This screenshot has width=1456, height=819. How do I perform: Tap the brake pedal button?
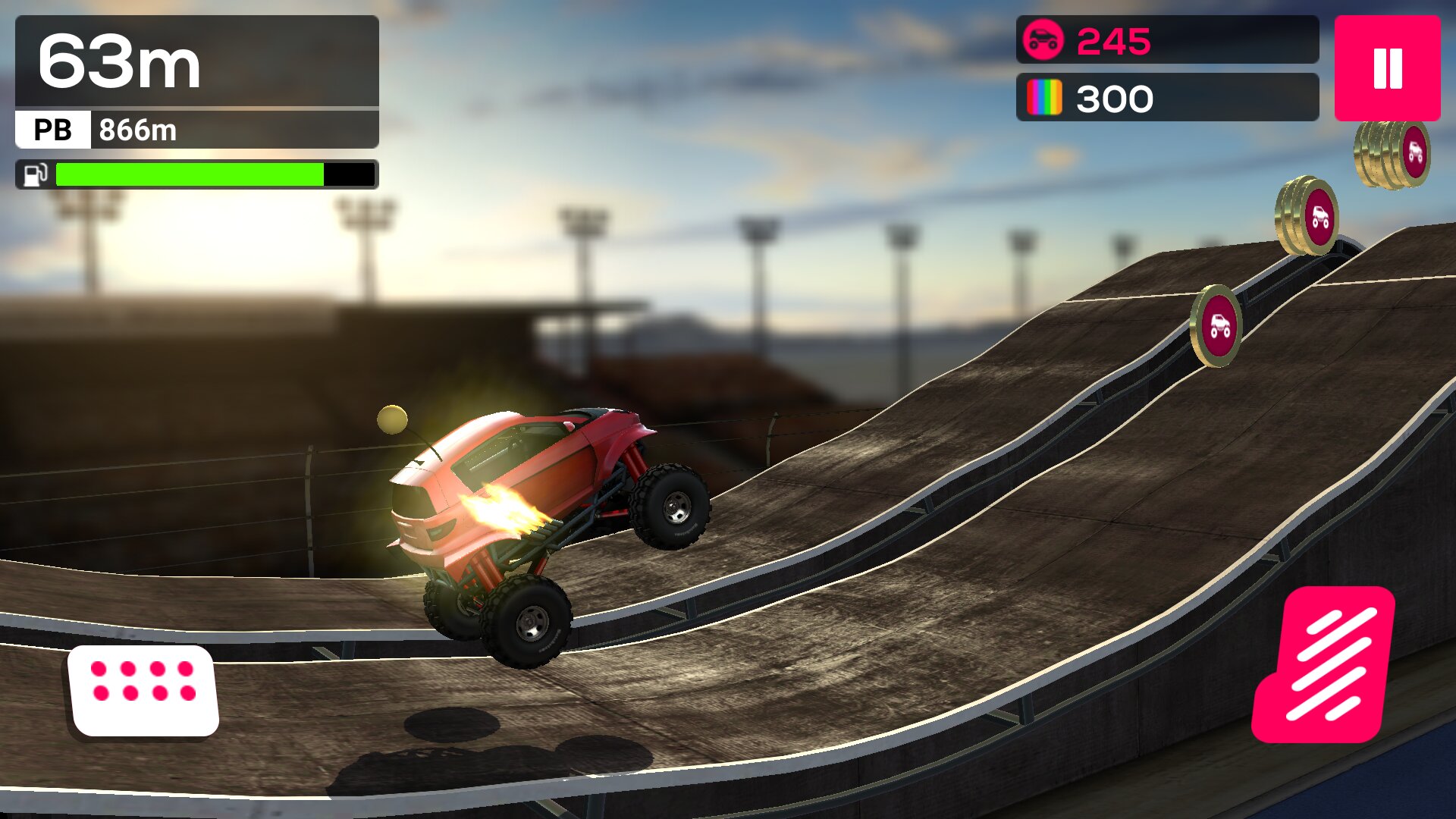[143, 689]
